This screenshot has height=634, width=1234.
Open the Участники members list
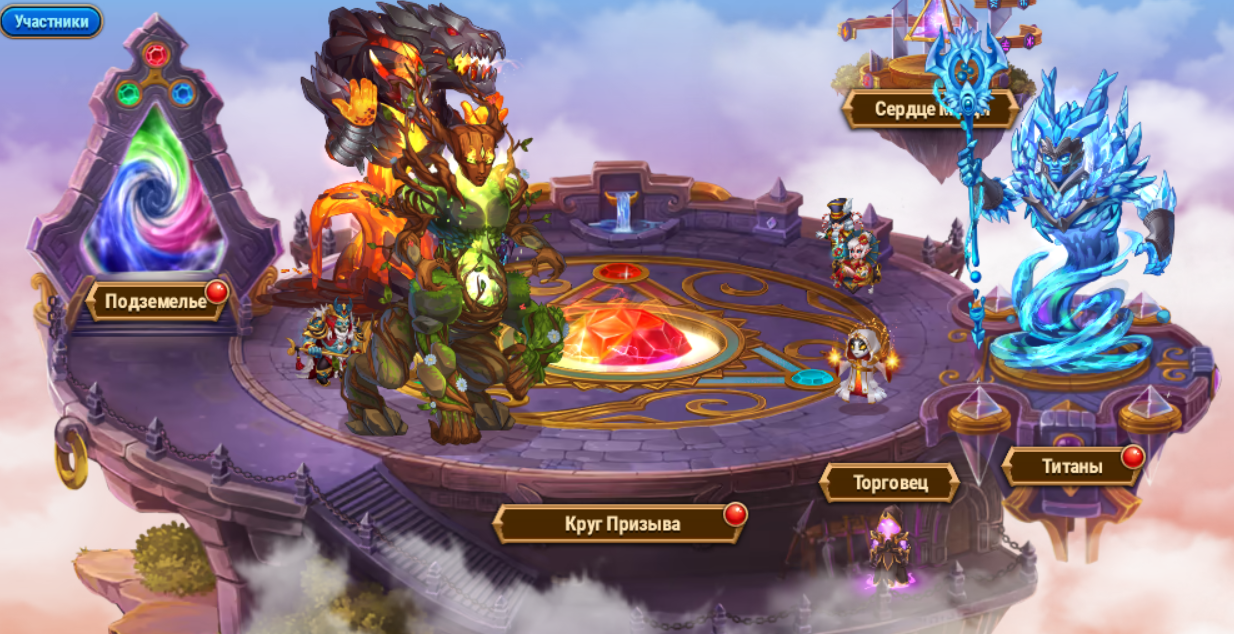pyautogui.click(x=51, y=21)
